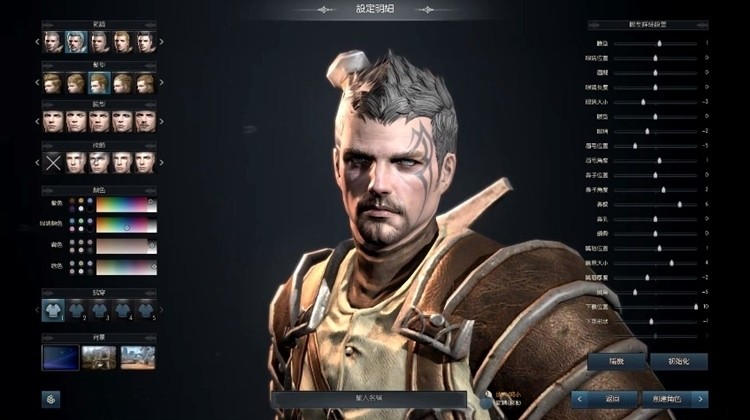Select the armor preview numbered 3
The width and height of the screenshot is (750, 420).
click(x=99, y=310)
